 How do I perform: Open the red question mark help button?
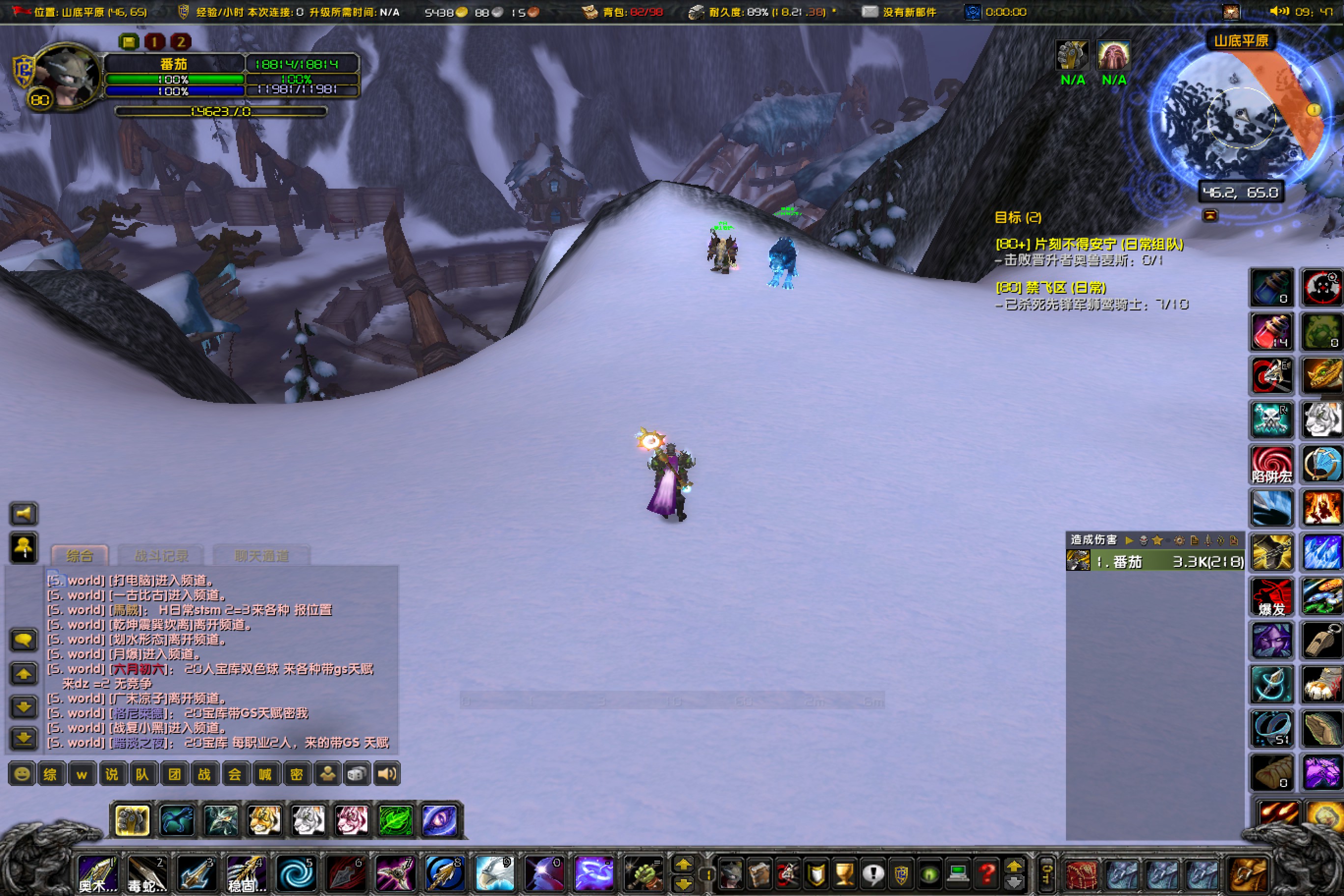coord(986,874)
